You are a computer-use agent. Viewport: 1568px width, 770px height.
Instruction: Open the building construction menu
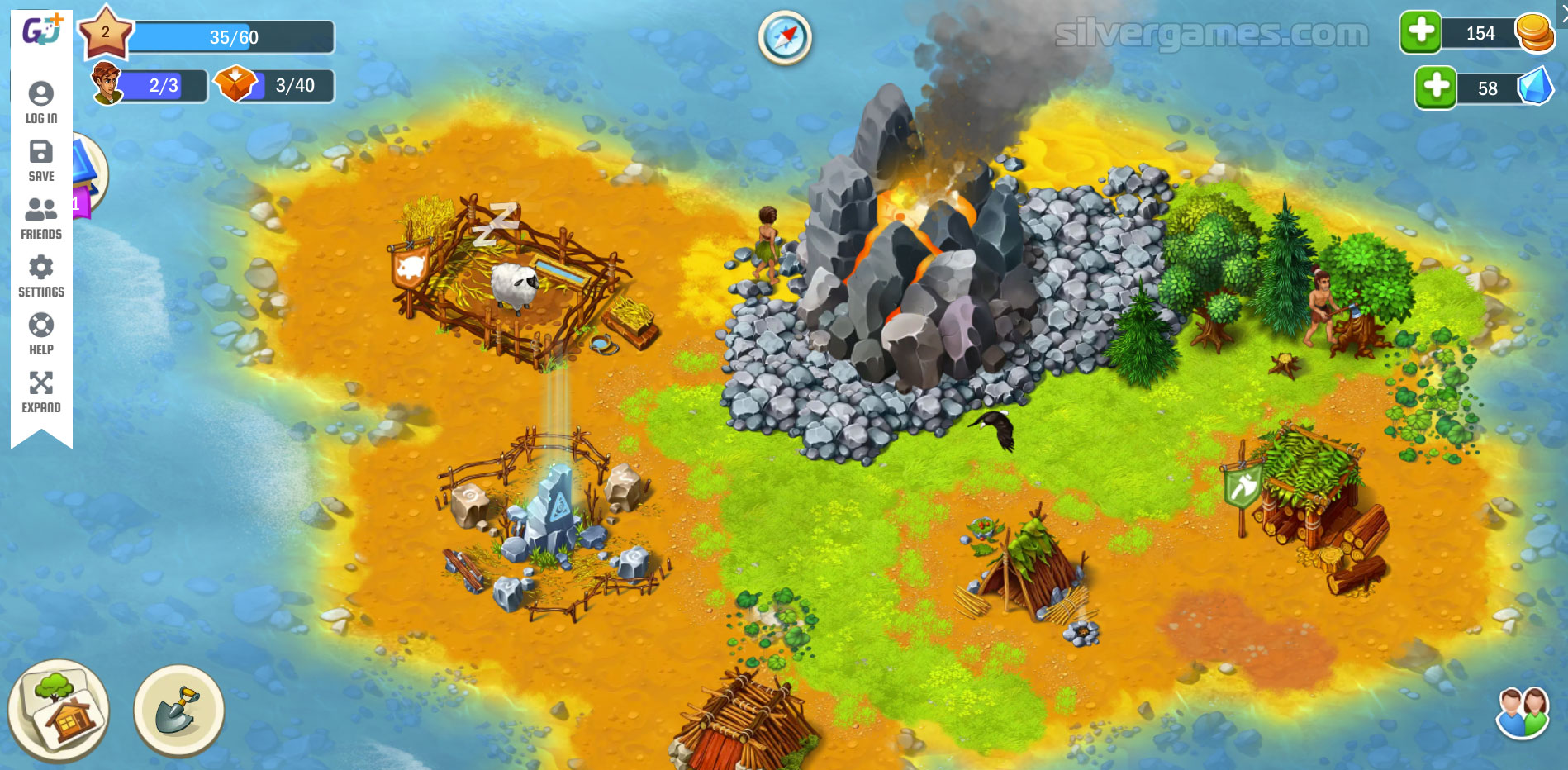(x=59, y=710)
